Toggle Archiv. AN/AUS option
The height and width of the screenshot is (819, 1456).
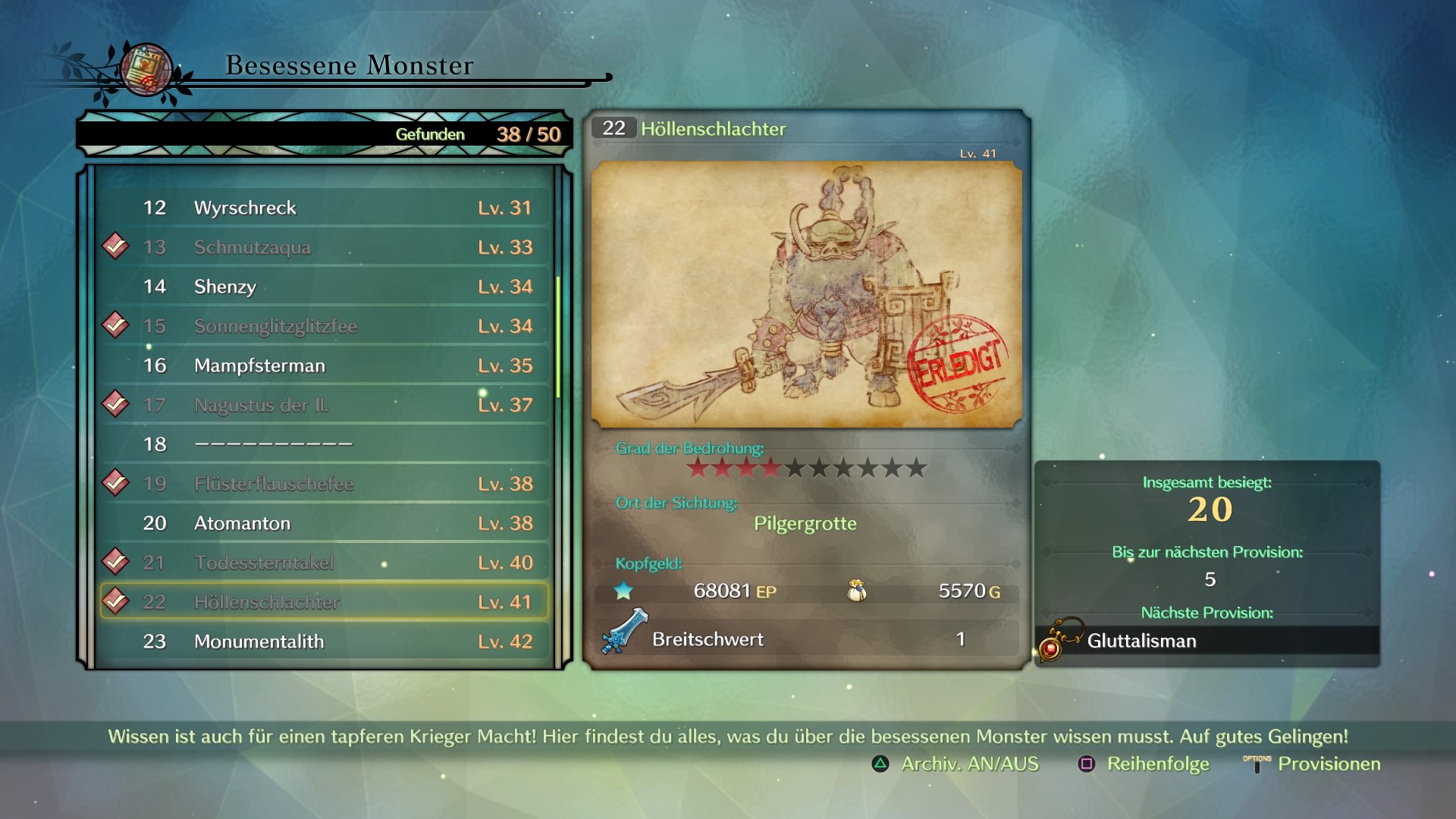coord(955,764)
